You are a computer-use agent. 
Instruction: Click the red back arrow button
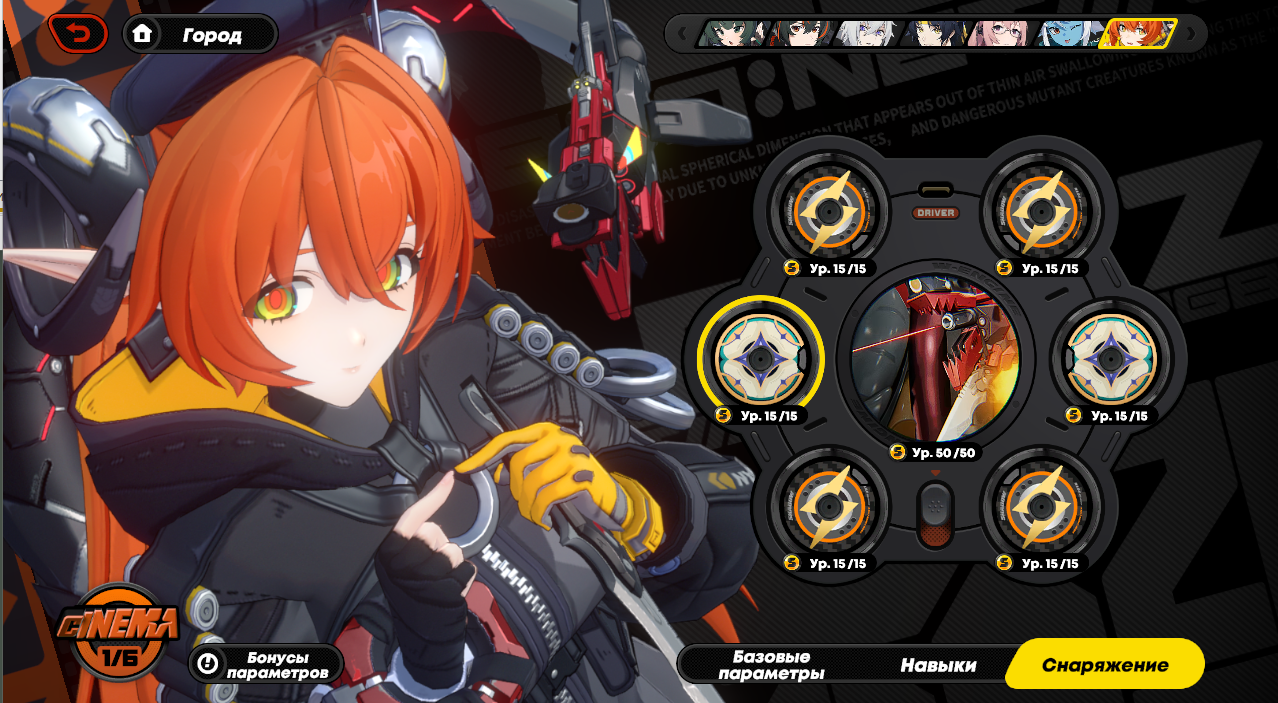tap(77, 35)
